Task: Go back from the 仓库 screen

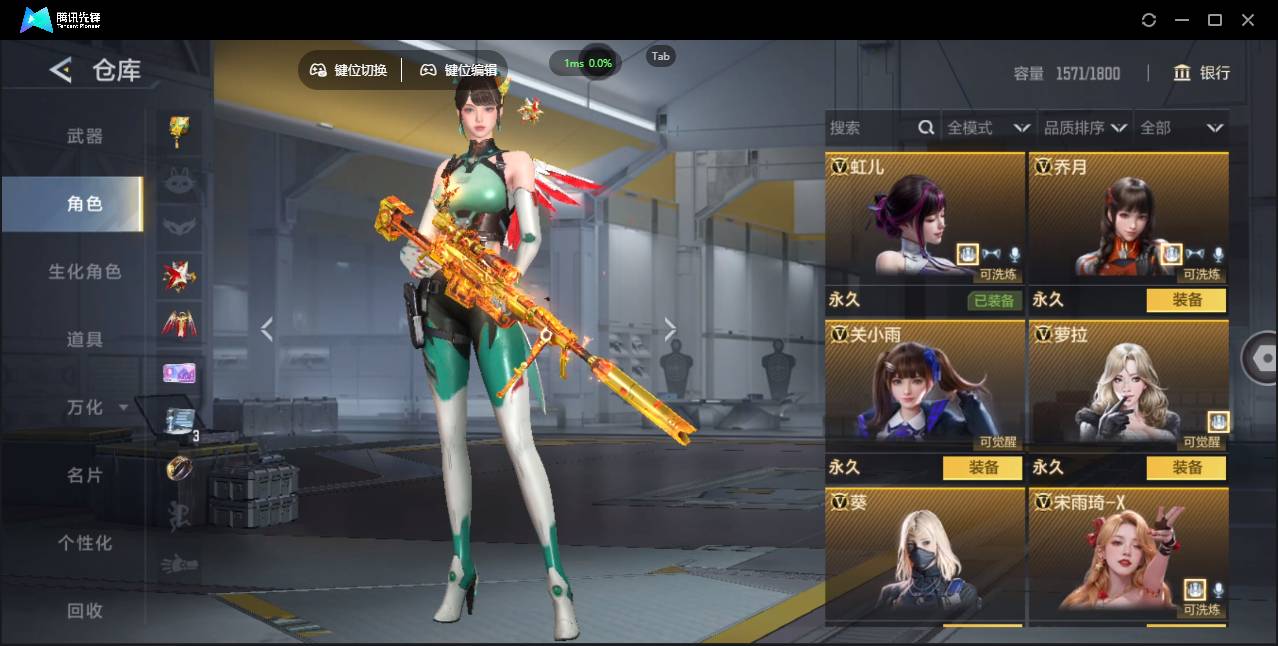Action: [x=61, y=70]
